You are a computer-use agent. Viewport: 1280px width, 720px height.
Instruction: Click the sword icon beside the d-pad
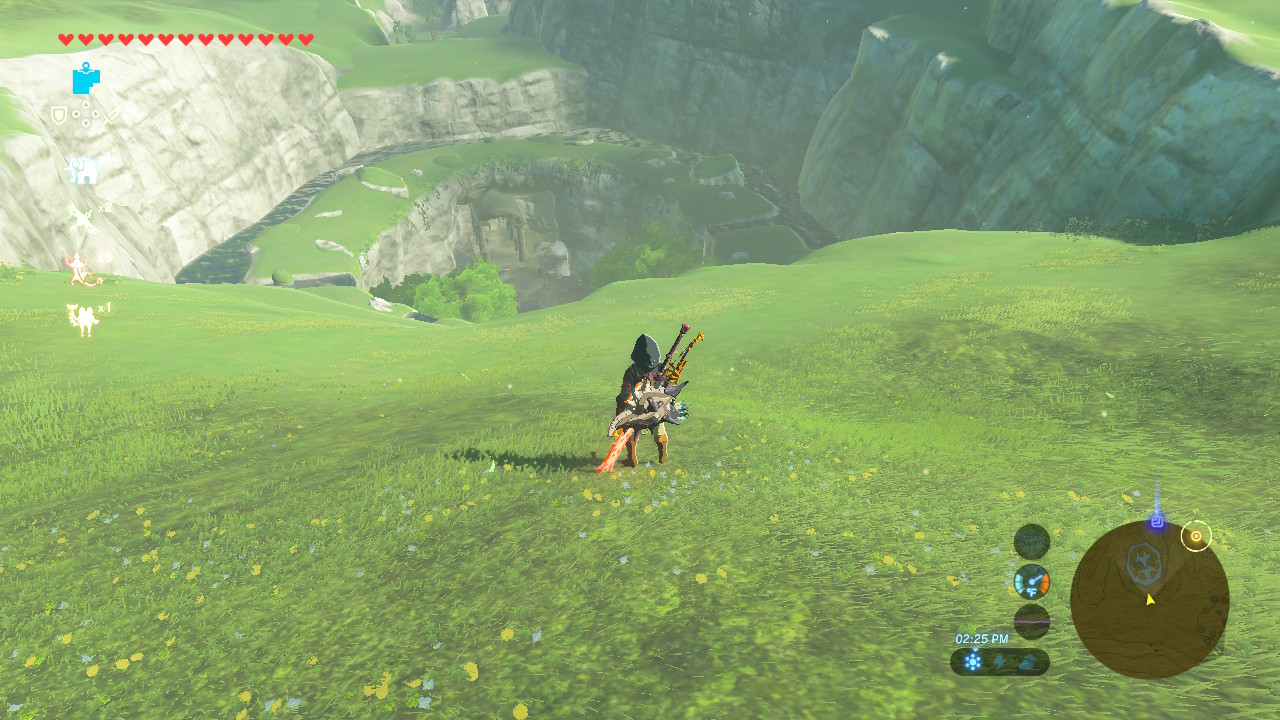(x=112, y=116)
